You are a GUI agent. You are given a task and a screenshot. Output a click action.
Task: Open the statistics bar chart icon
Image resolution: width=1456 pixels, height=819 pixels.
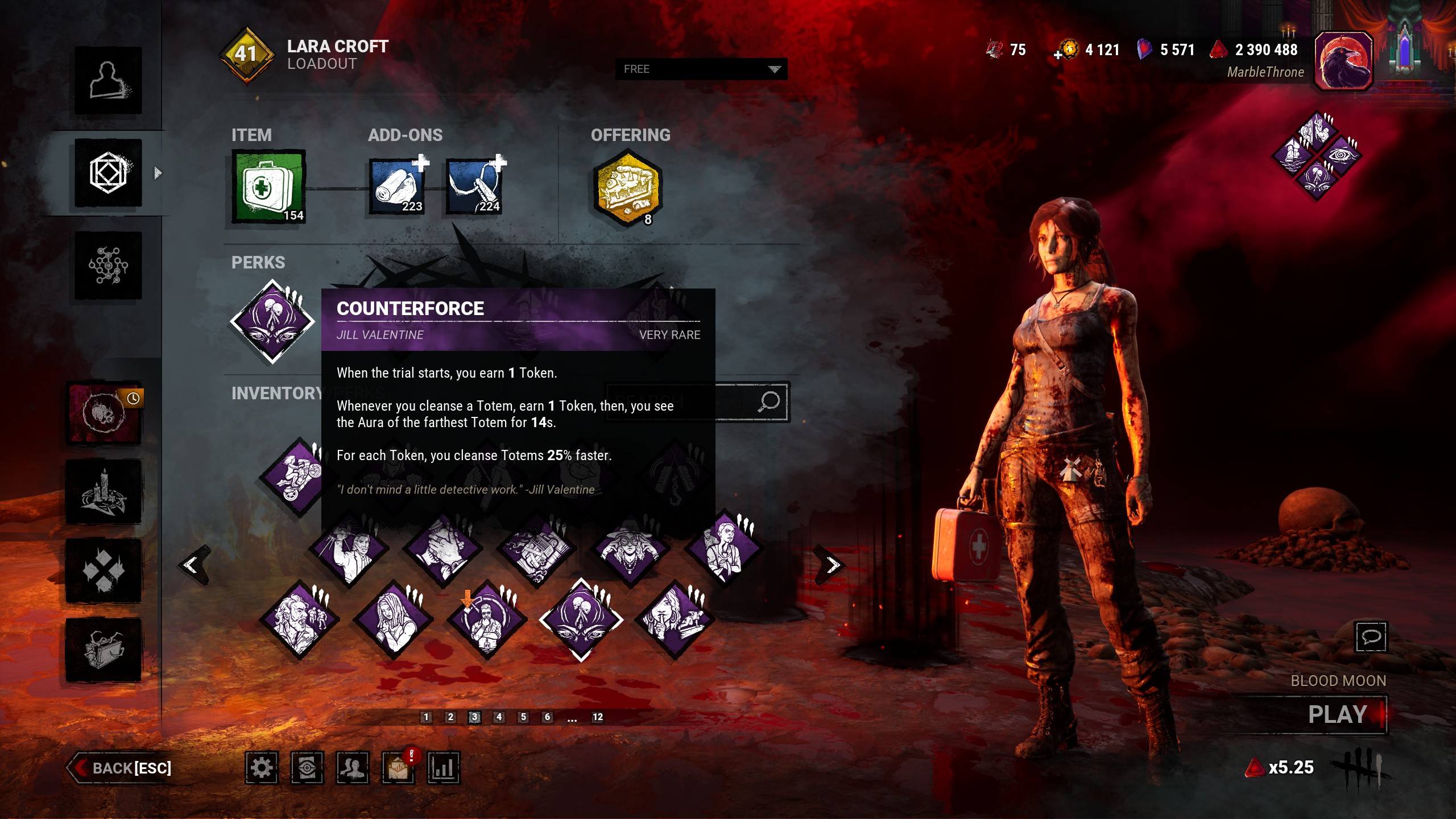(443, 768)
